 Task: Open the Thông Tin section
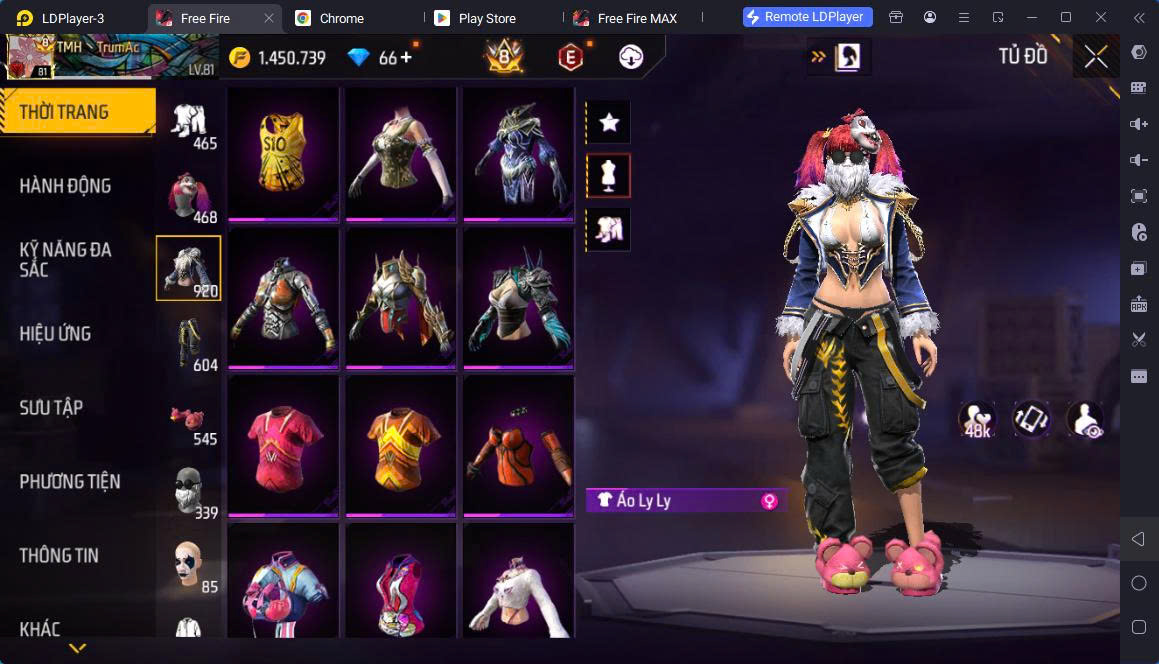pos(59,555)
